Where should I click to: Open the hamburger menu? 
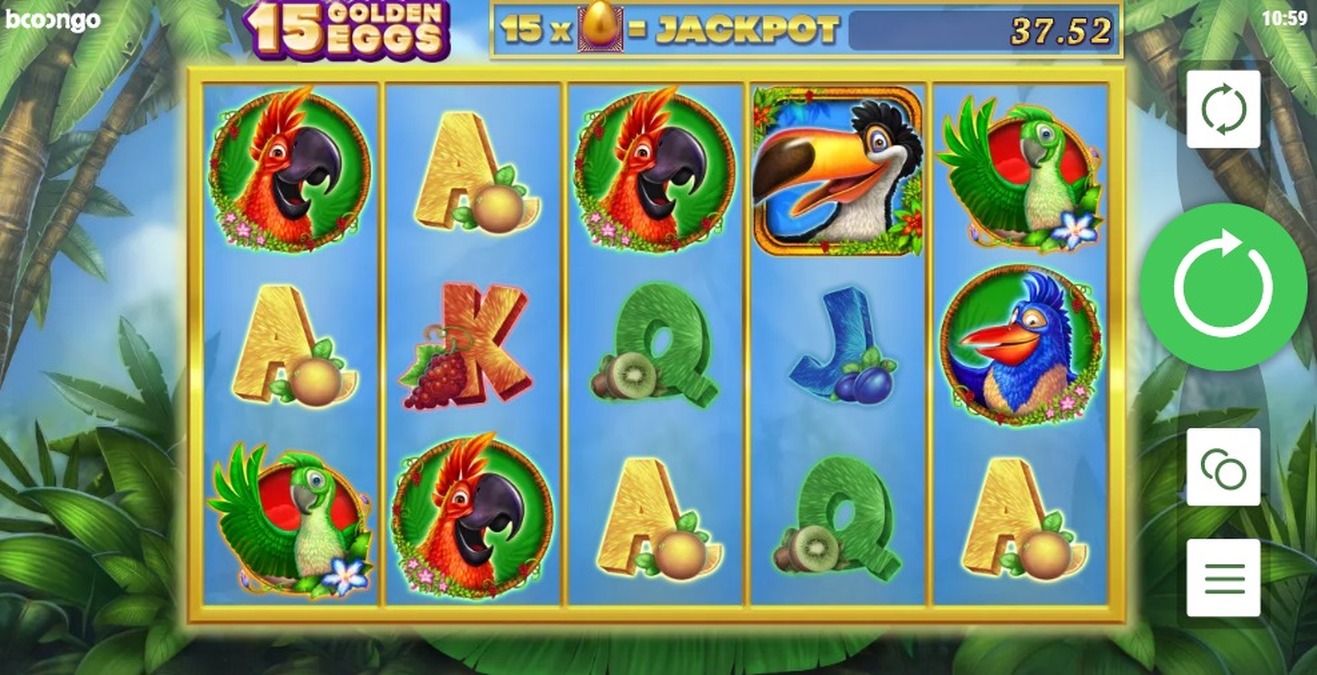(x=1223, y=577)
